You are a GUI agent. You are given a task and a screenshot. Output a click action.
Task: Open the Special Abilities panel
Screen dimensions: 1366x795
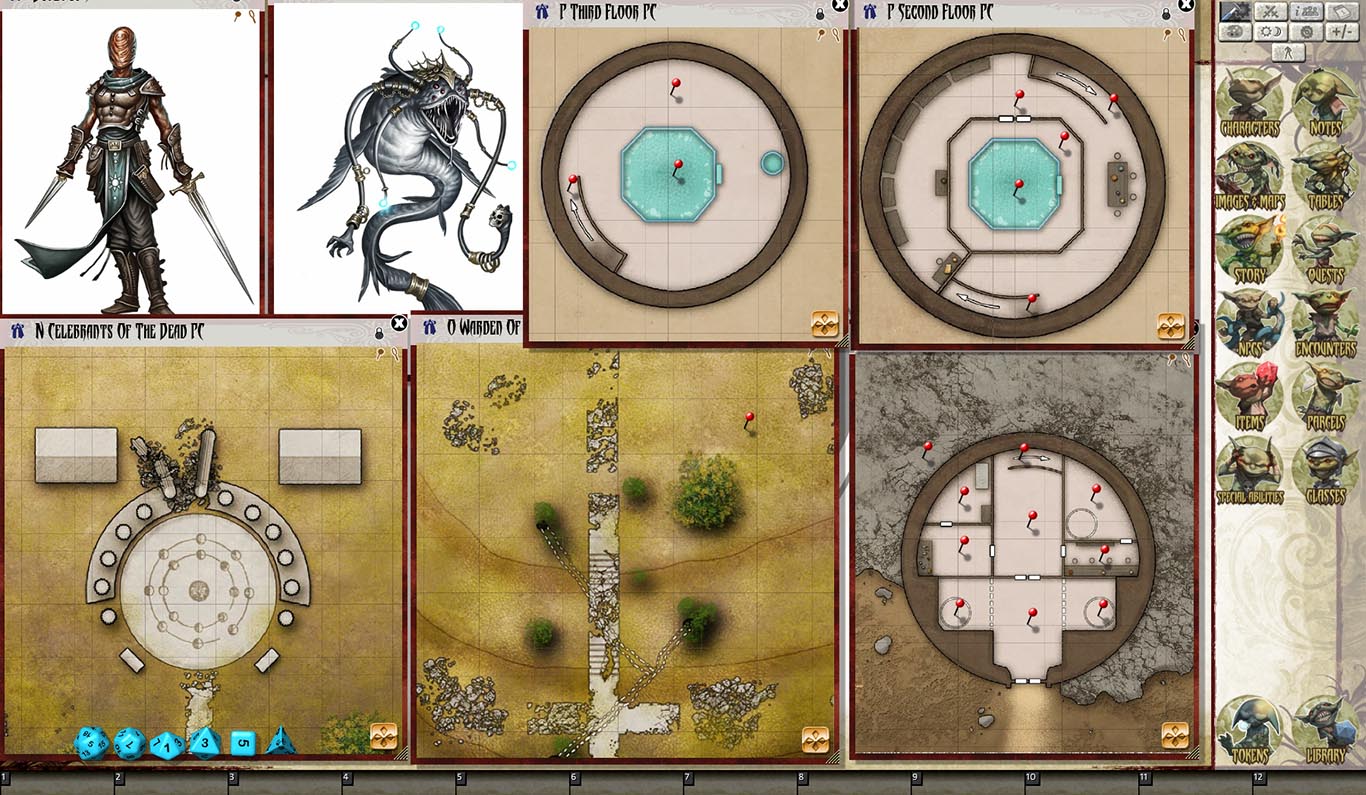pos(1248,465)
